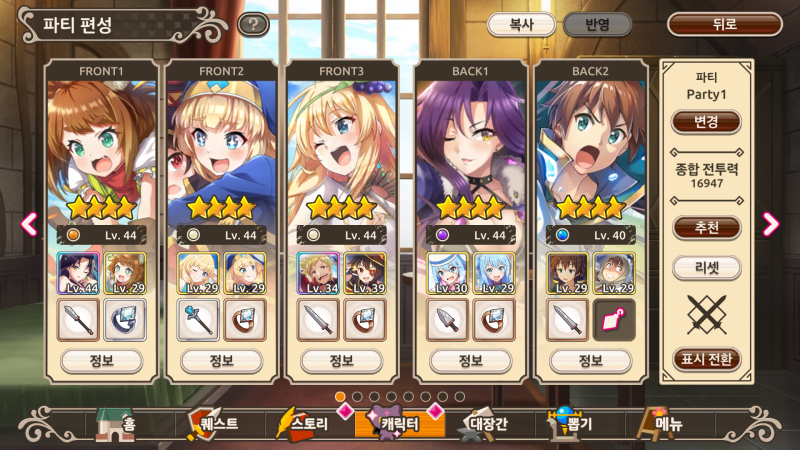Go to the 홈 home tab
The image size is (800, 450).
117,425
